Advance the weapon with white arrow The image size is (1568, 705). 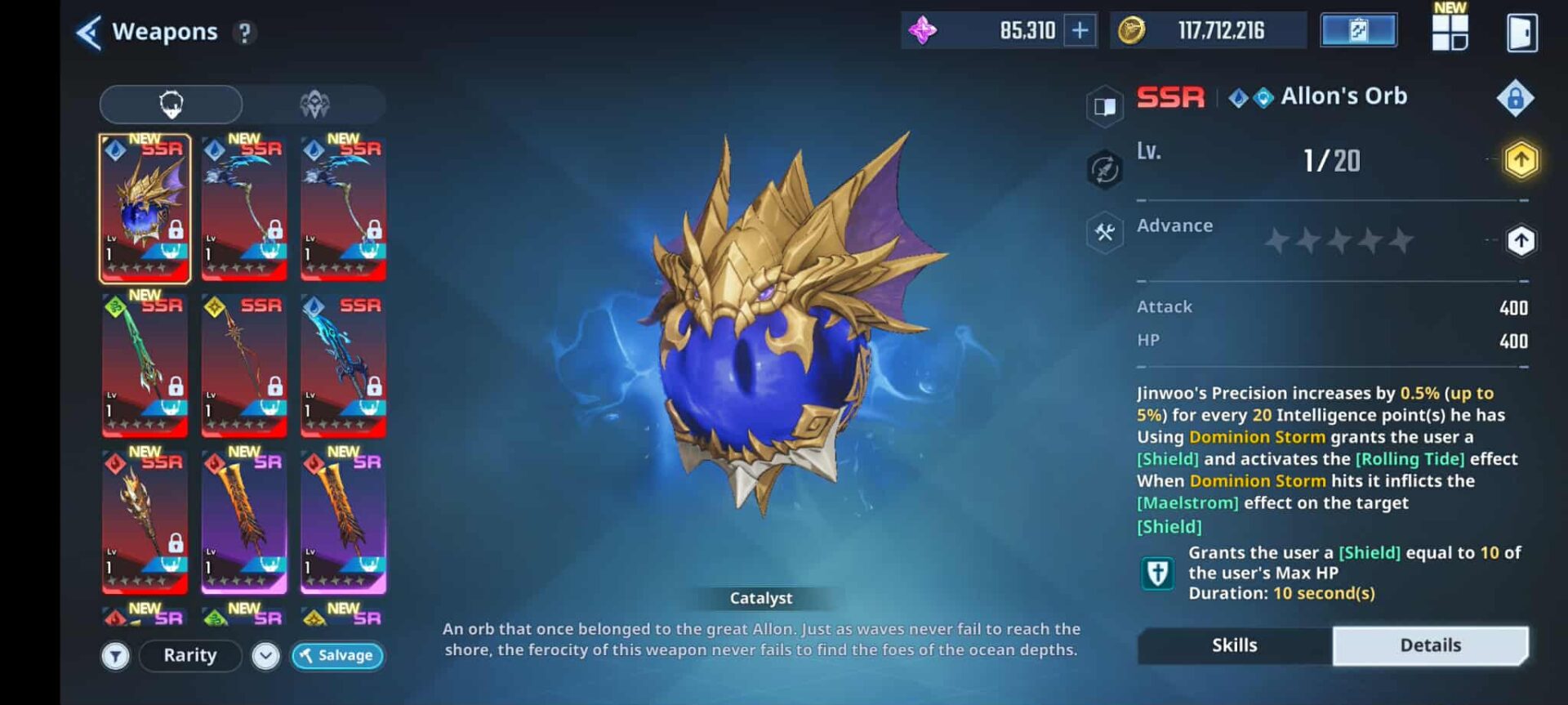(1521, 241)
